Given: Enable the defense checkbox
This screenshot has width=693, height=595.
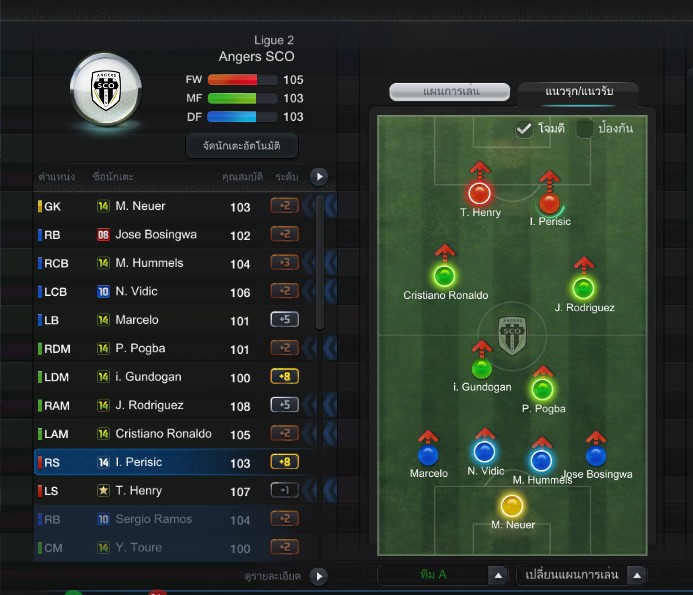Looking at the screenshot, I should pos(585,129).
